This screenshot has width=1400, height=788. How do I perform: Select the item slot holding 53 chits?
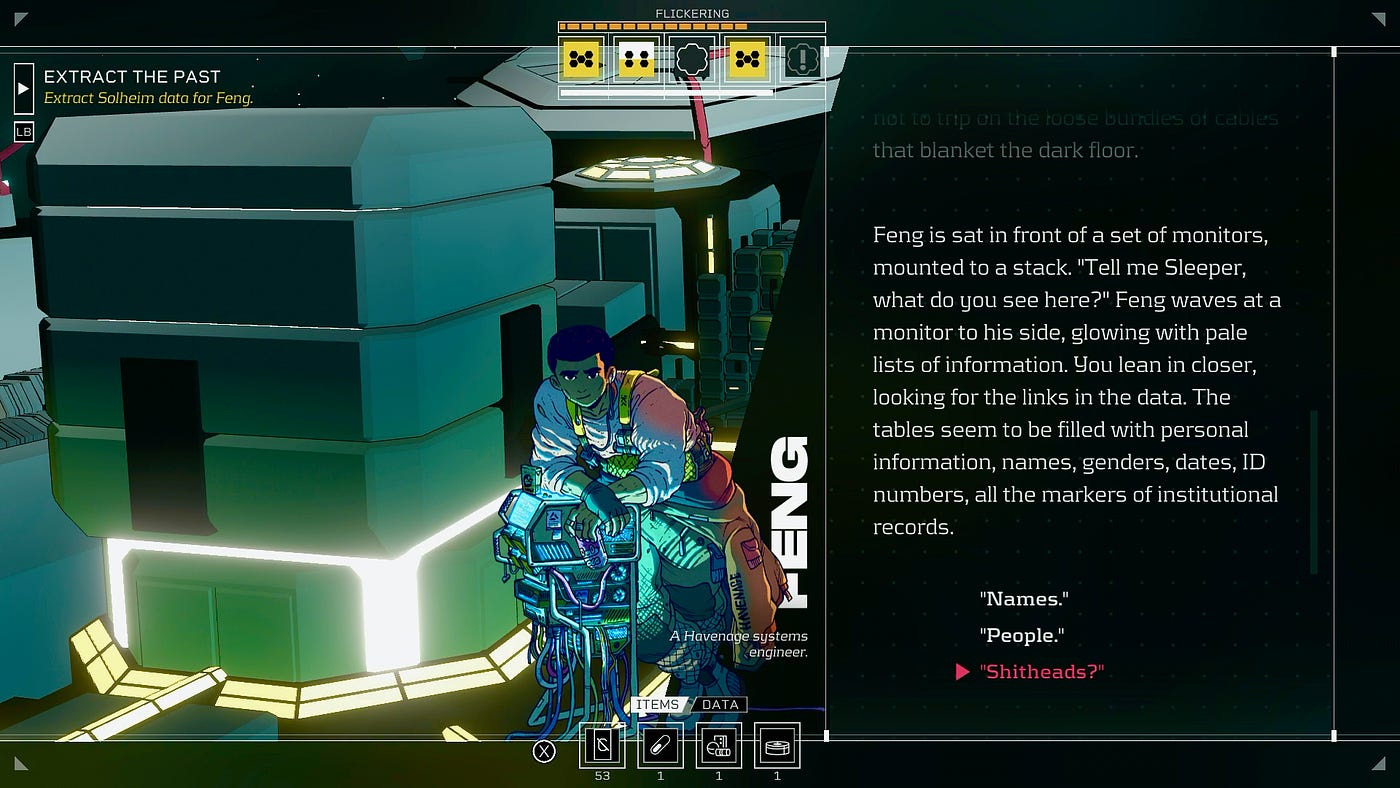pyautogui.click(x=602, y=746)
